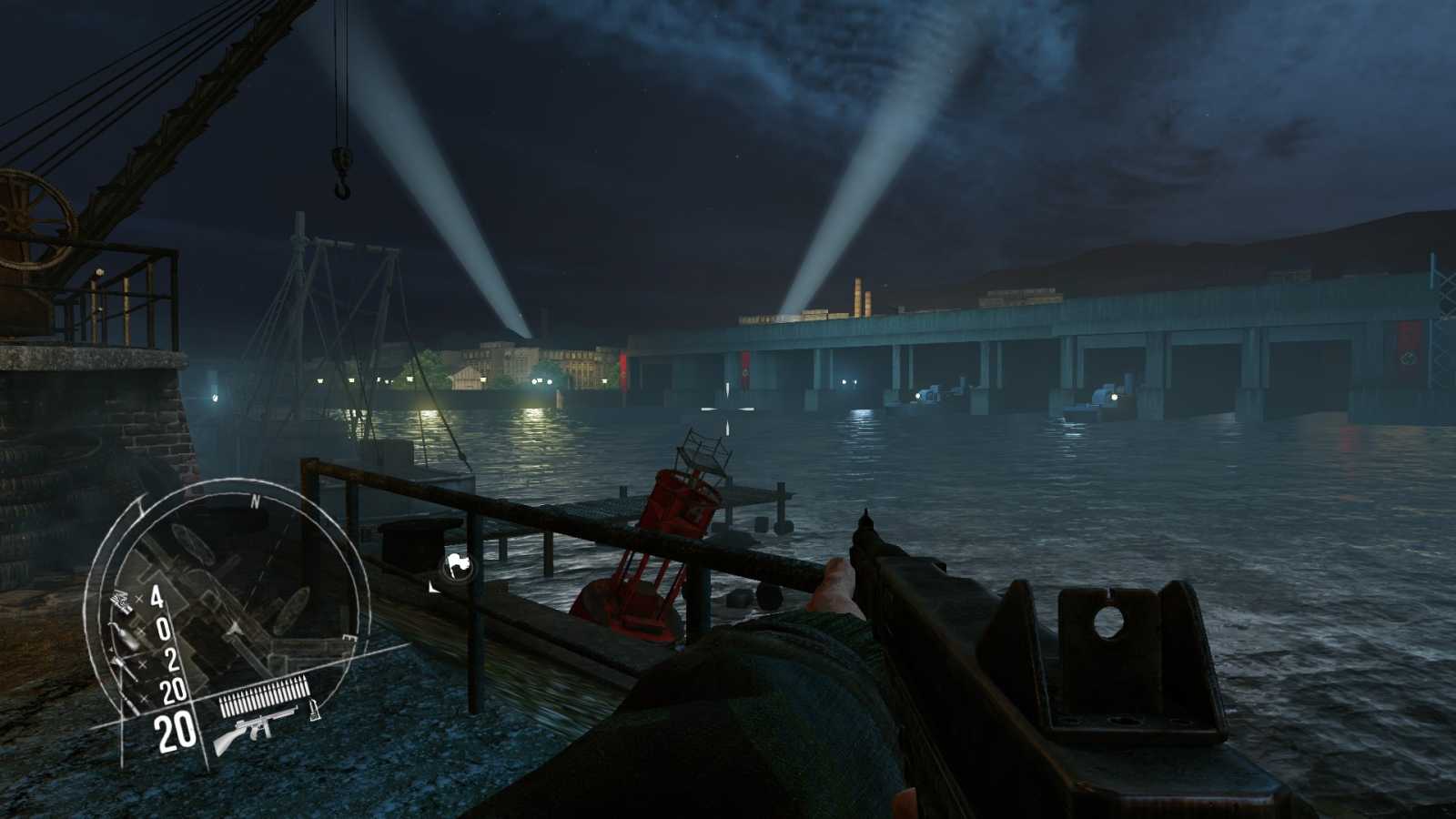The image size is (1456, 819).
Task: Click the N north indicator on the compass
Action: 255,500
